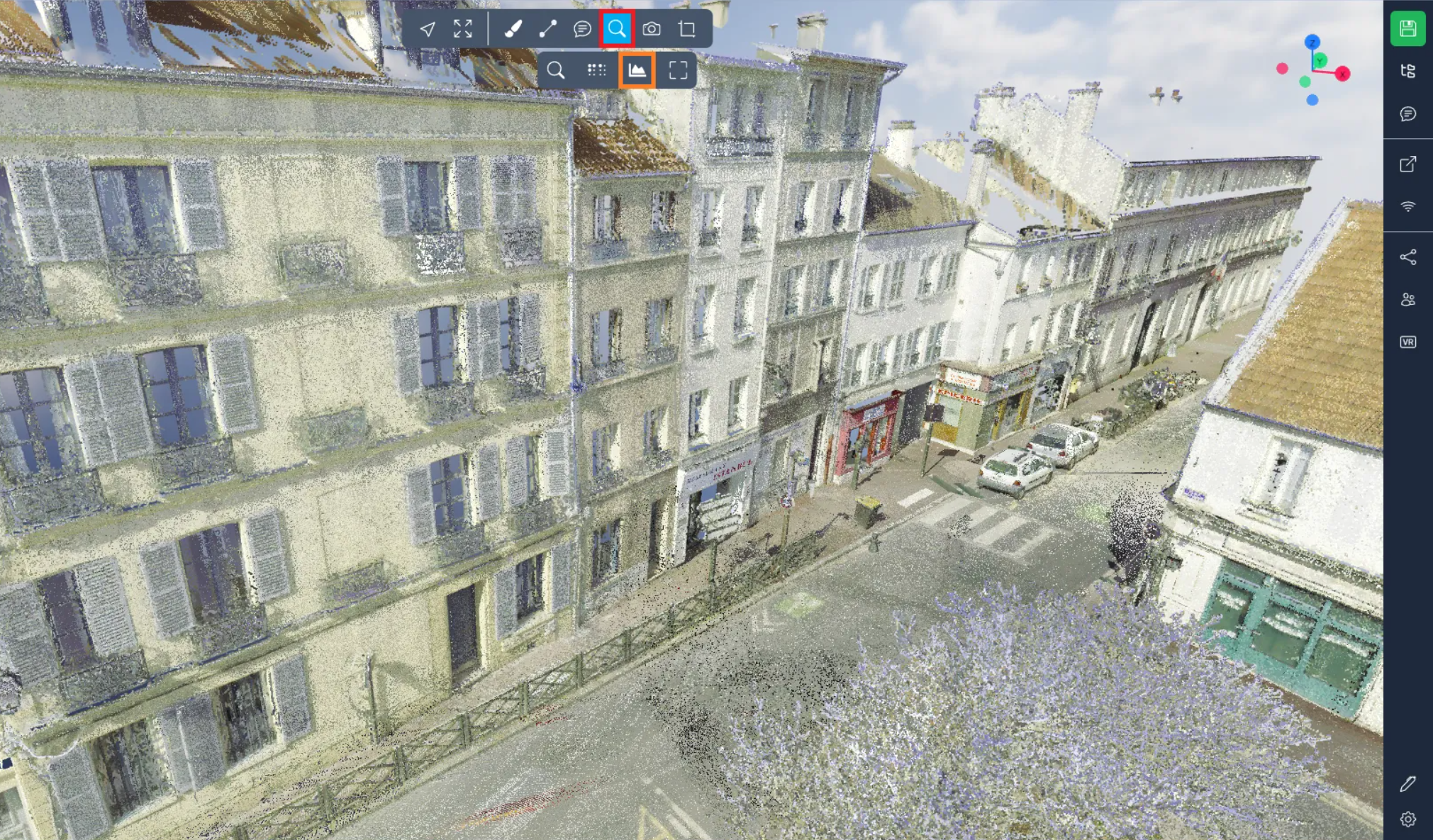This screenshot has height=840, width=1433.
Task: Click the external link export icon
Action: click(1407, 164)
